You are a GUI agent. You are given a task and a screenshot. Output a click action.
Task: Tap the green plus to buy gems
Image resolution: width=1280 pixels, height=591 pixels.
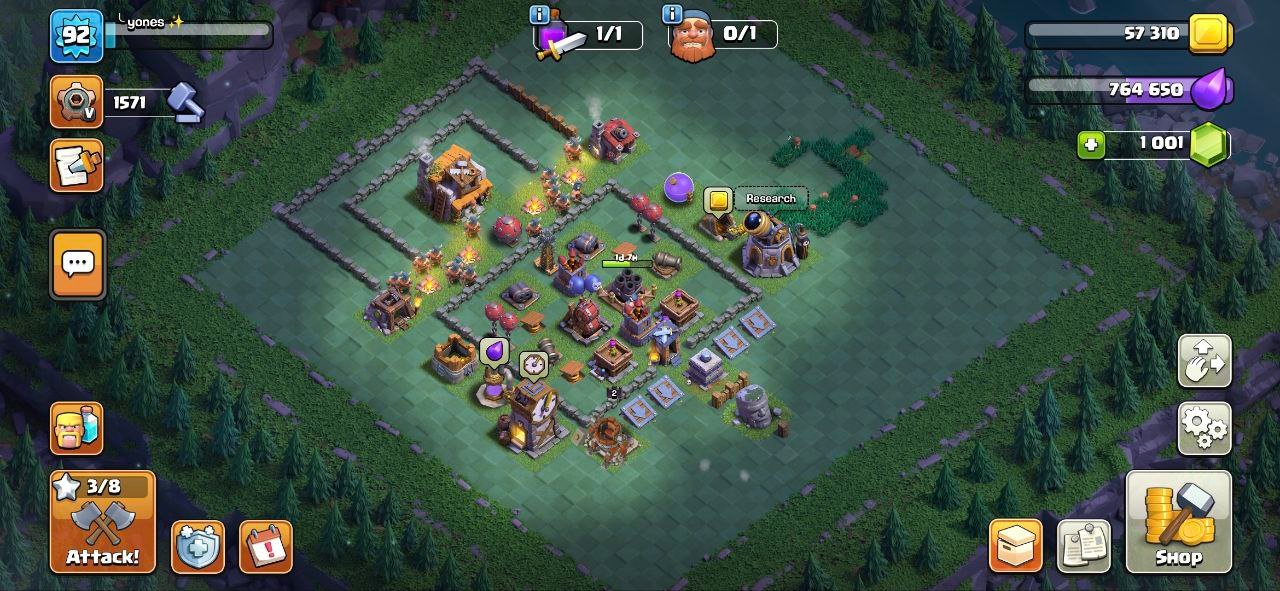click(x=1091, y=145)
